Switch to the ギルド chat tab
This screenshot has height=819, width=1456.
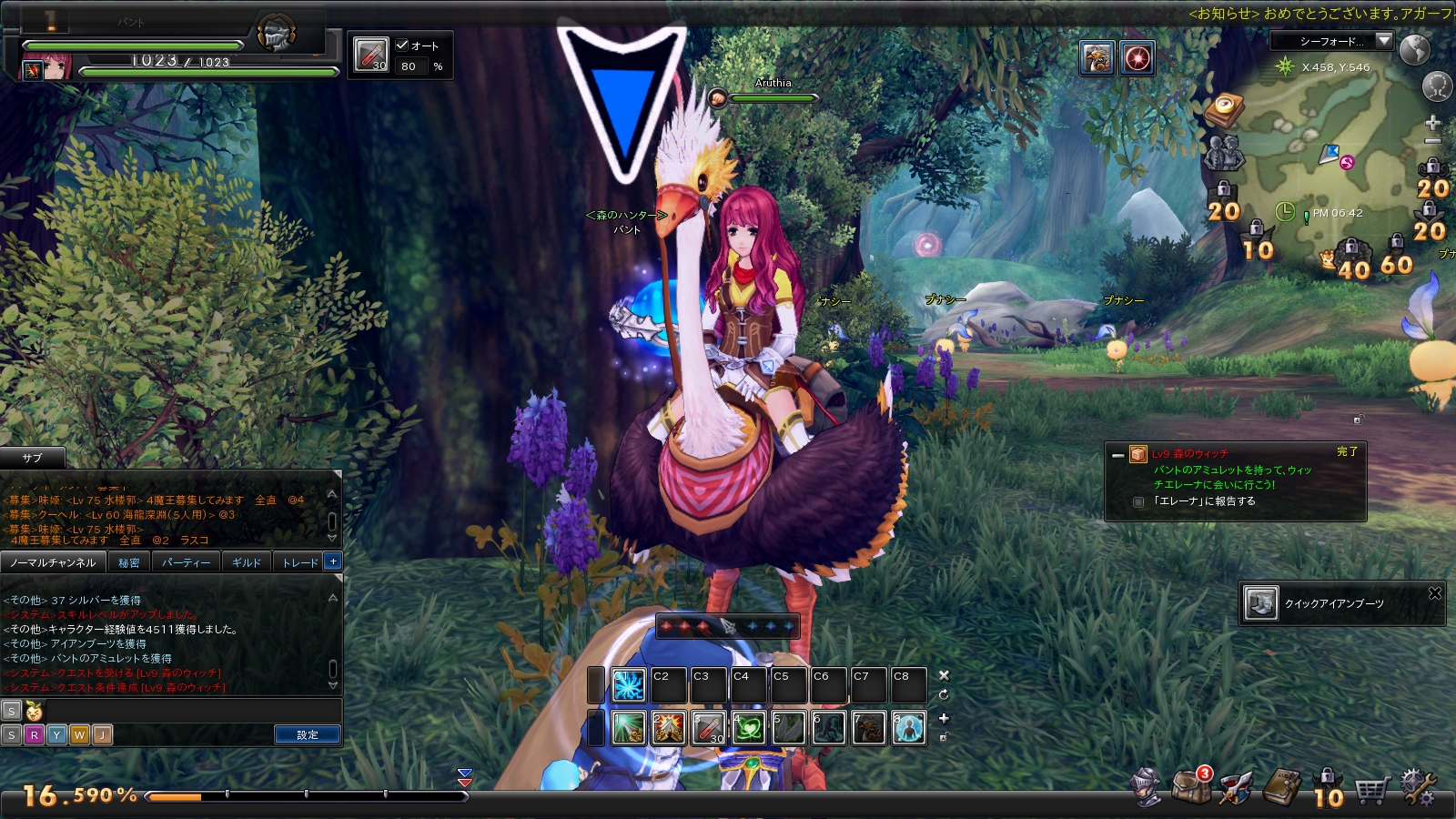click(x=246, y=562)
